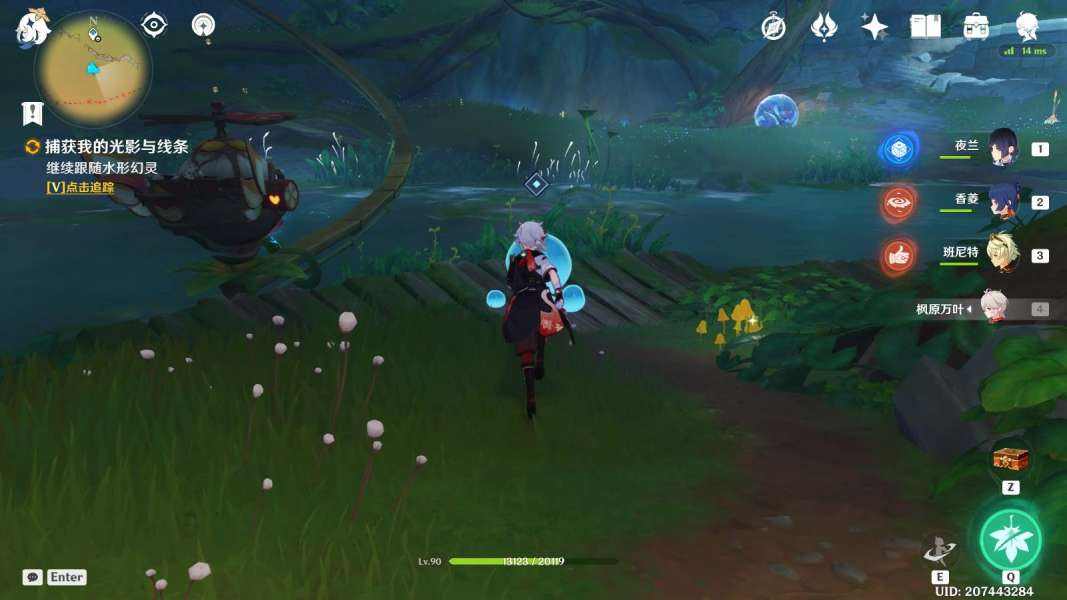The height and width of the screenshot is (600, 1067).
Task: Open the Adventurer Handbook book icon
Action: (x=926, y=27)
